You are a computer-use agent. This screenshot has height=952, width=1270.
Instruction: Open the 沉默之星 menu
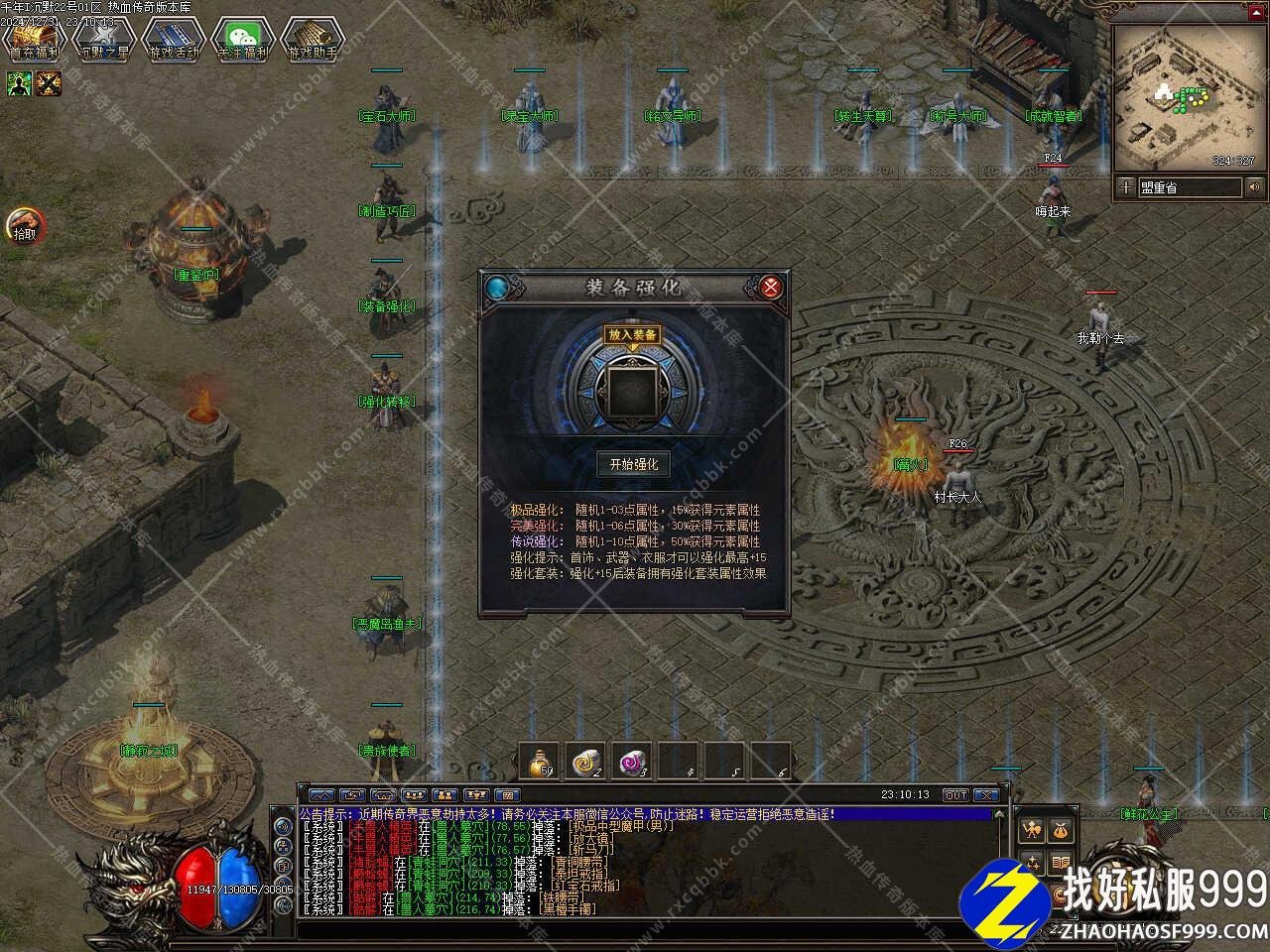pos(103,40)
